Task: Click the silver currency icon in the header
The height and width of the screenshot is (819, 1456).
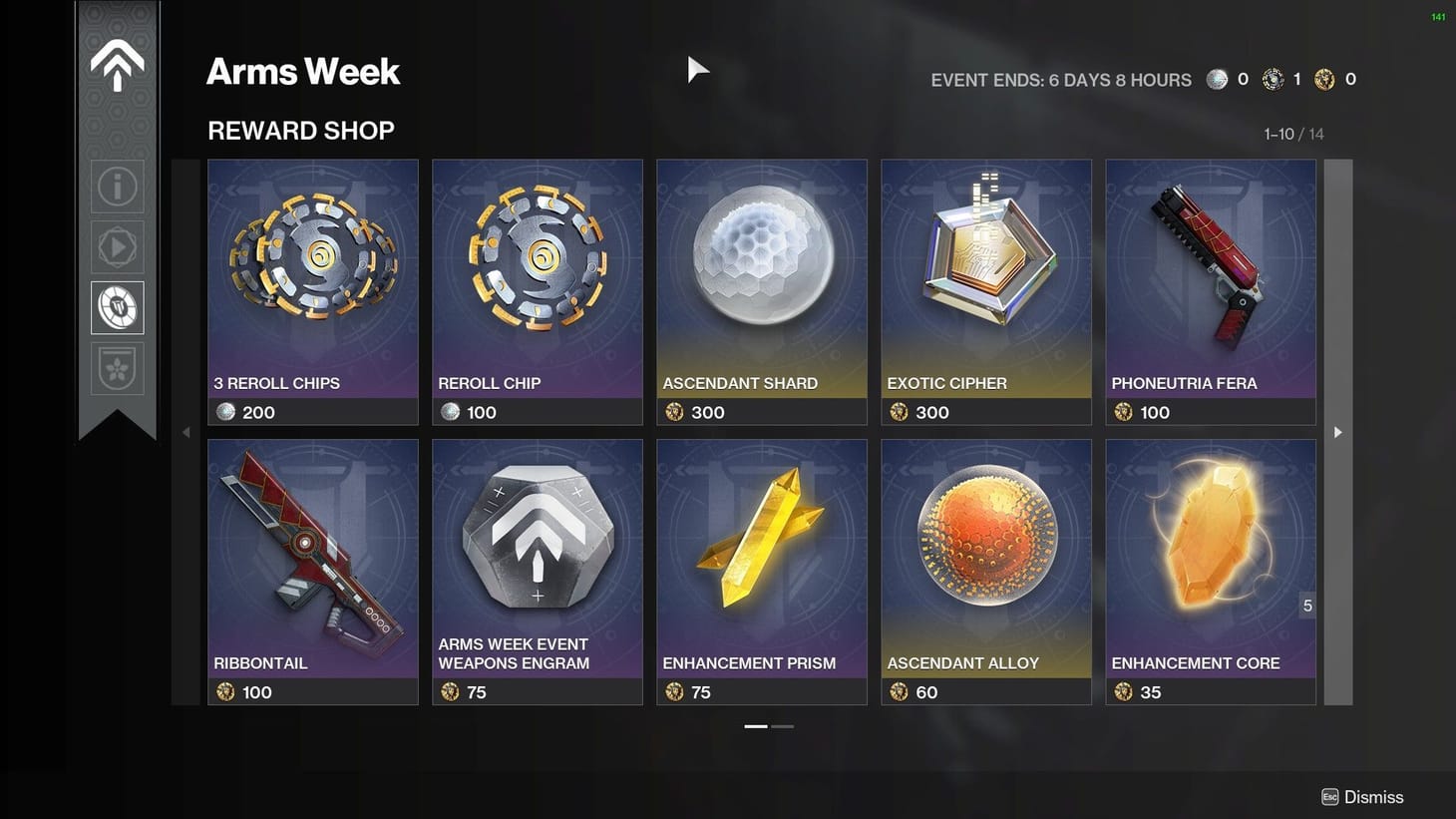Action: click(x=1217, y=79)
